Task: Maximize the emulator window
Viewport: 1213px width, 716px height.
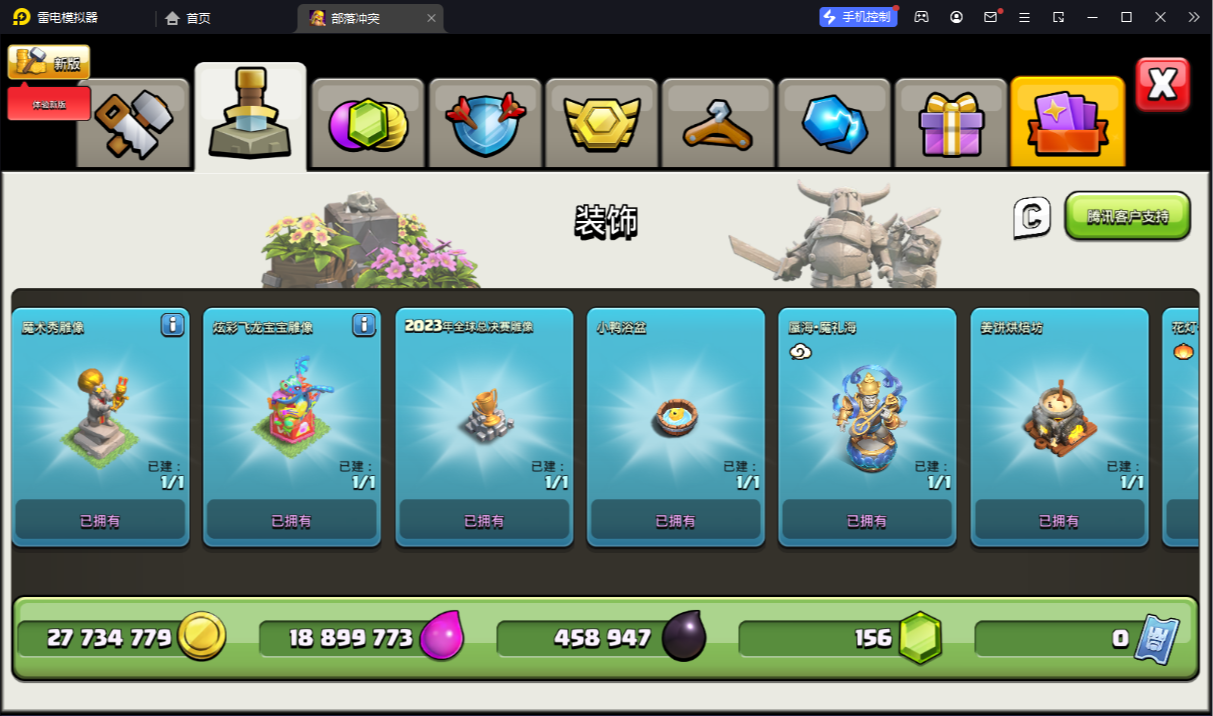Action: (x=1126, y=17)
